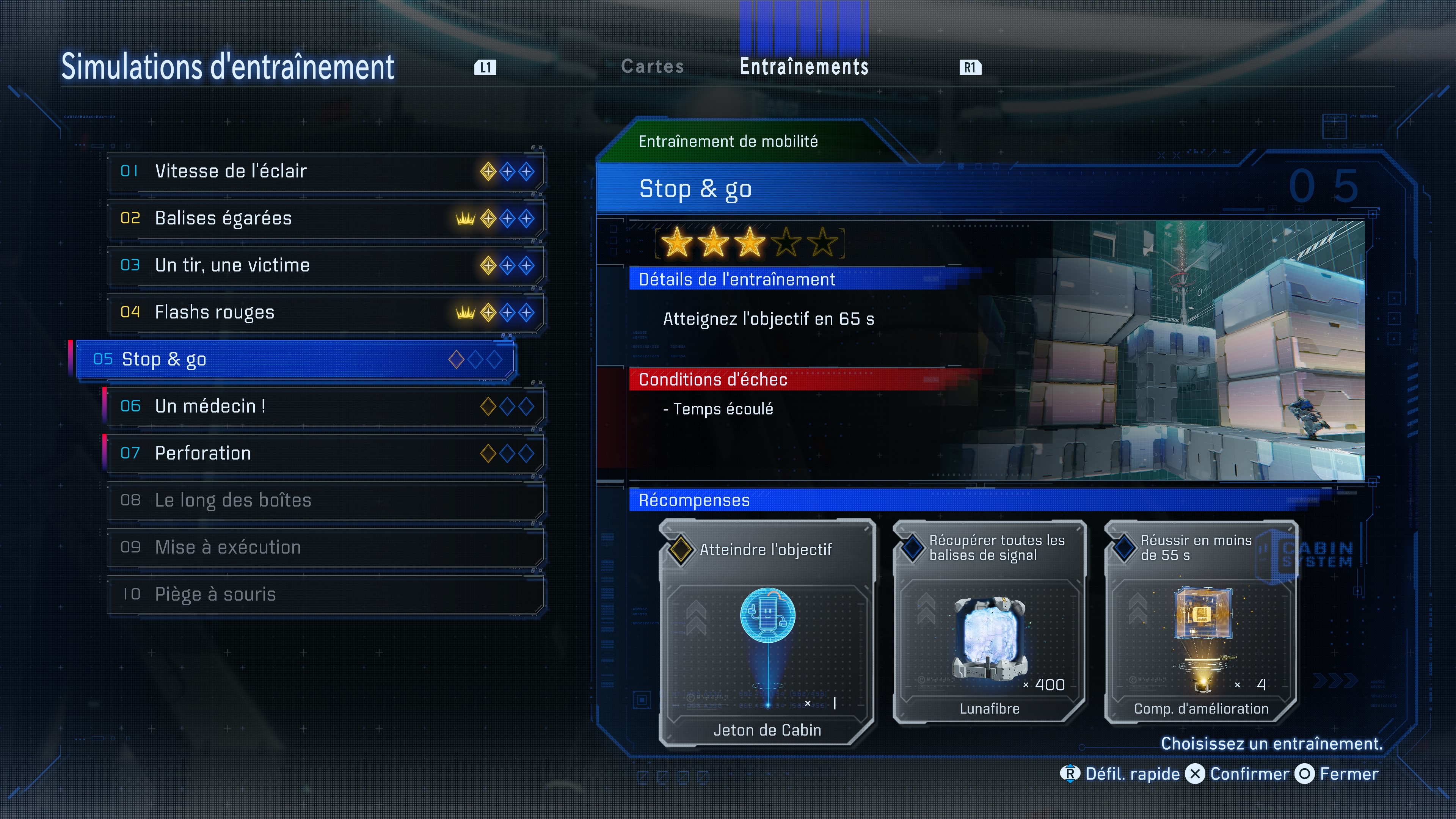This screenshot has width=1456, height=819.
Task: Click locked training 10 Piège à souris
Action: coord(325,594)
